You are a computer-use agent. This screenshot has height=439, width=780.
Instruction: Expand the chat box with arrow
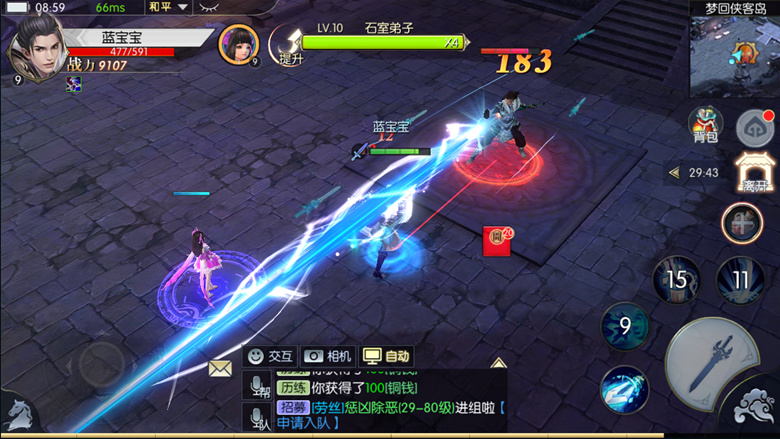(498, 362)
